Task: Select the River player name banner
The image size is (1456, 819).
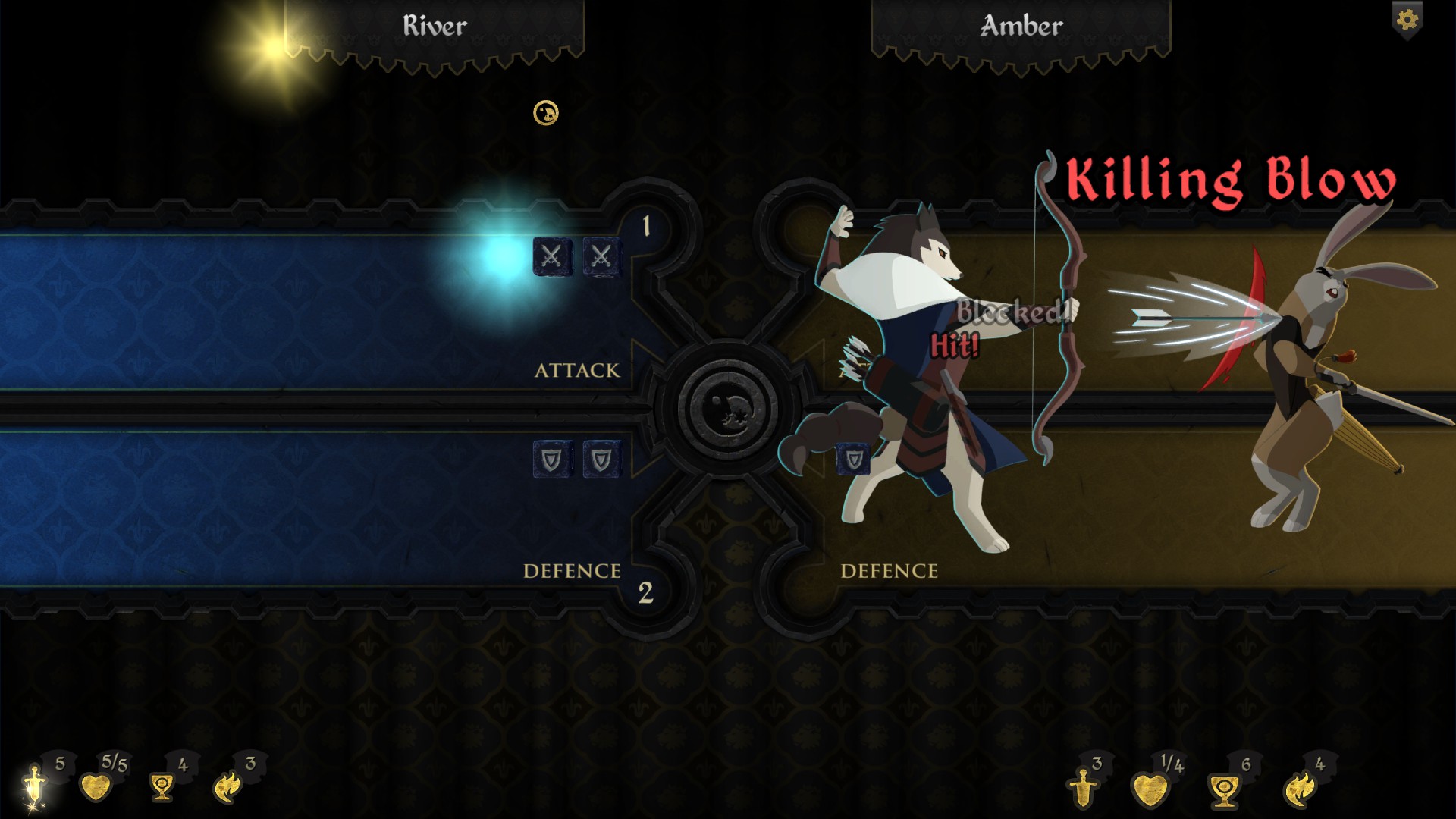Action: pos(435,27)
